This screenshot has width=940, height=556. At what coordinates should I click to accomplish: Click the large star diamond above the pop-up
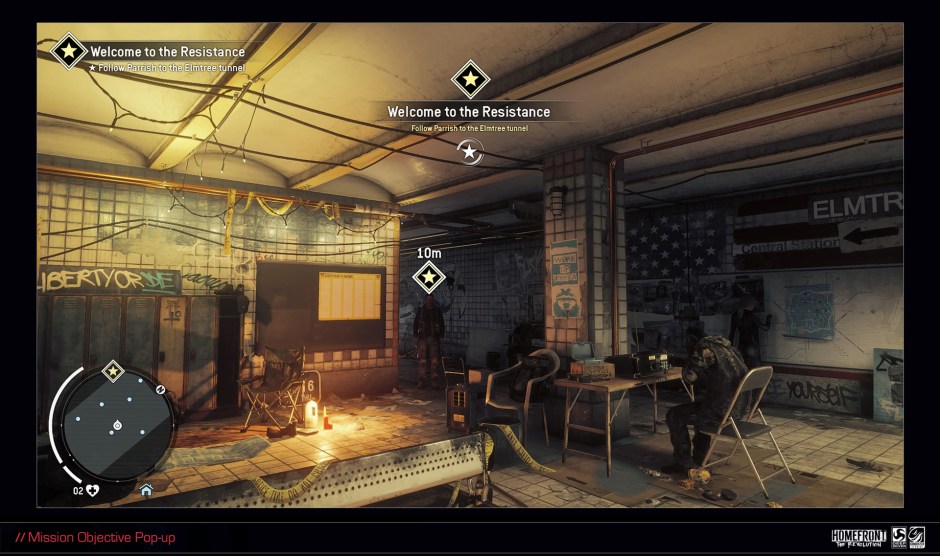tap(470, 79)
